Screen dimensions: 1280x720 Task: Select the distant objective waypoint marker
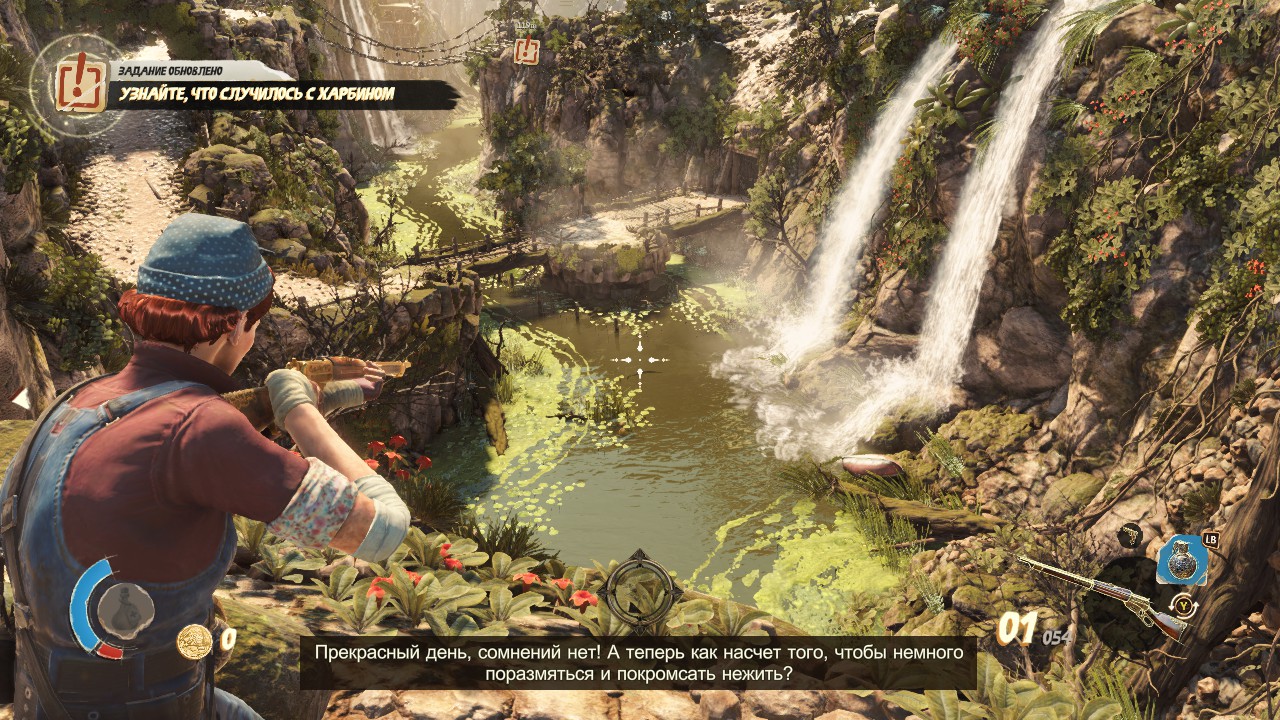tap(526, 50)
